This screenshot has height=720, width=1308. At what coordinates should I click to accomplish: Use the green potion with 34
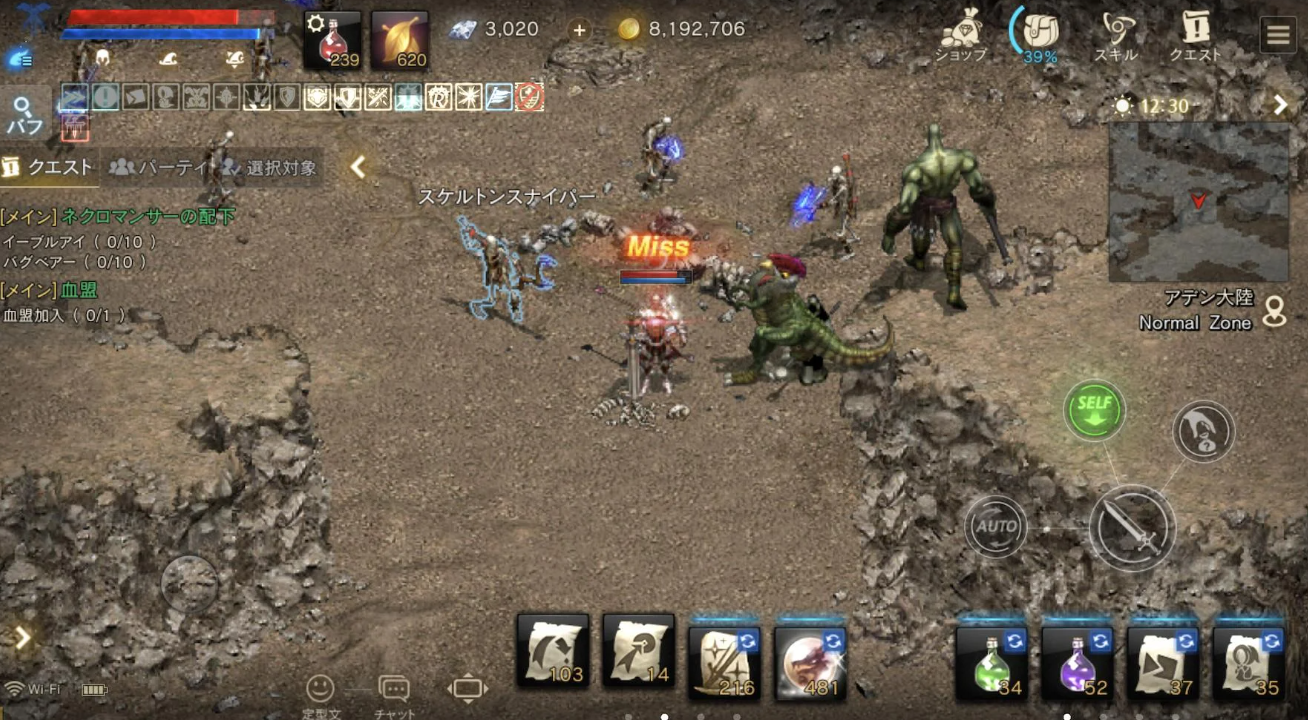991,661
